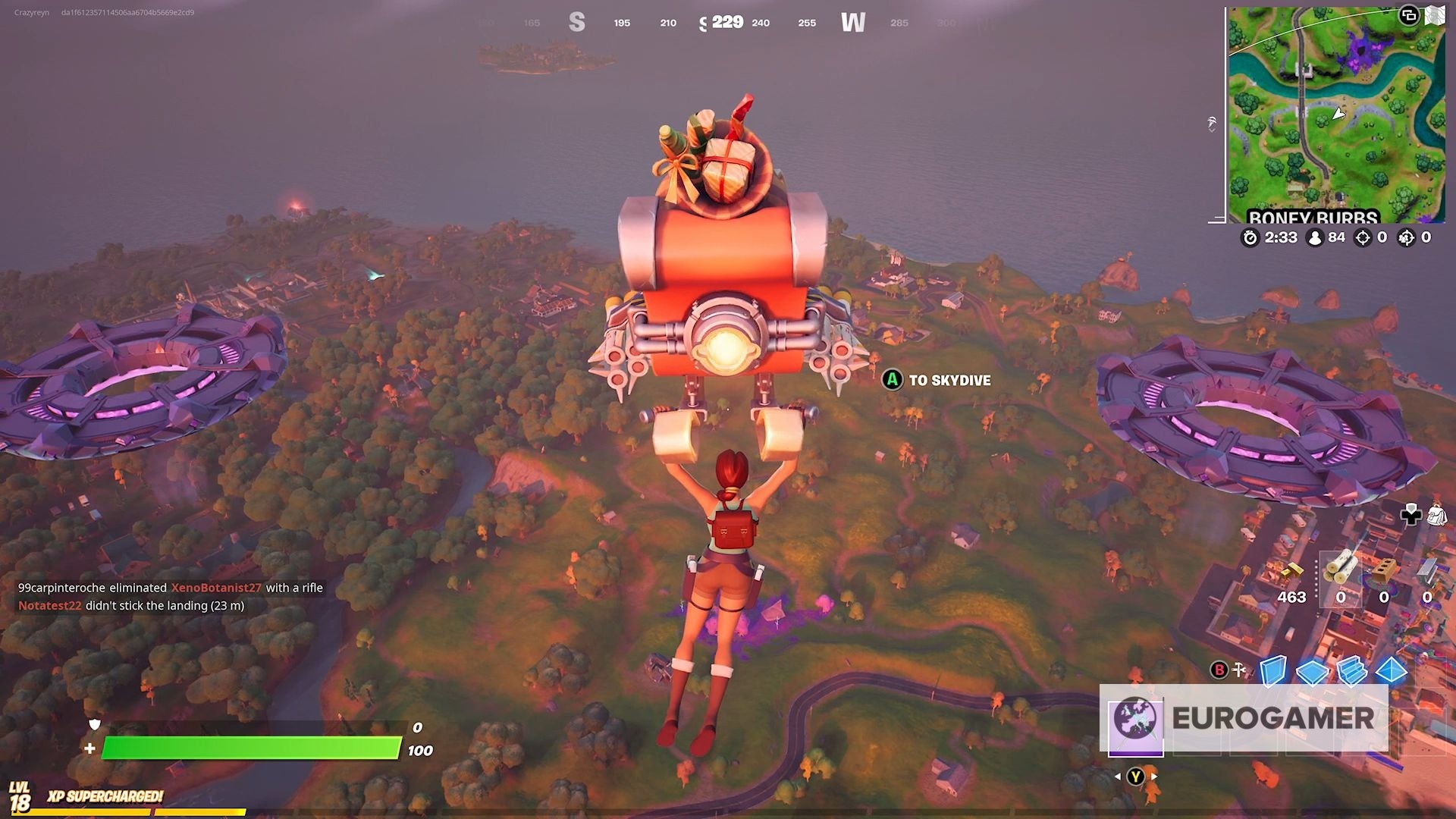Select the stairs build piece
The height and width of the screenshot is (819, 1456).
pyautogui.click(x=1352, y=671)
